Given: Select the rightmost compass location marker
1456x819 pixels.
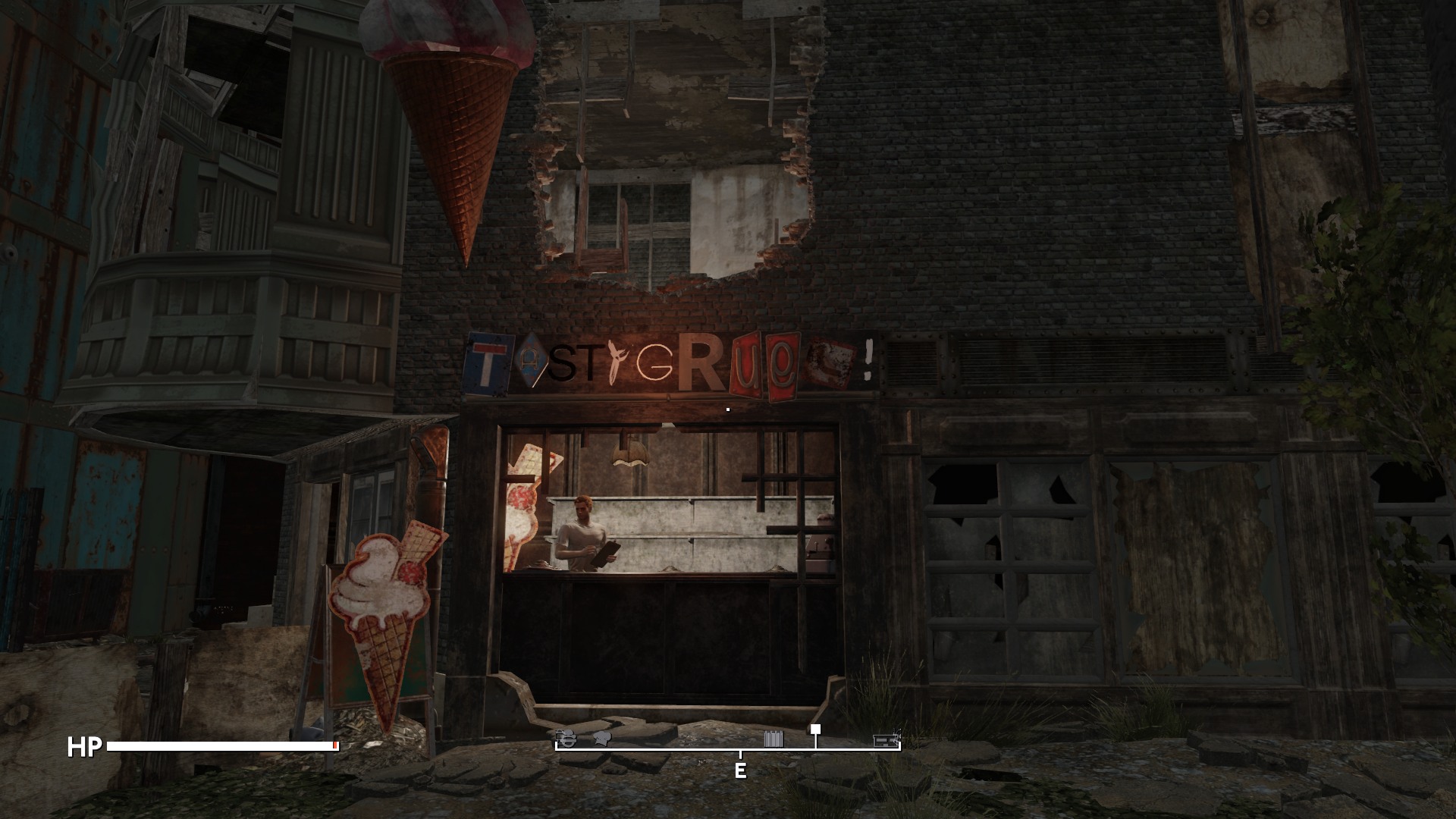Looking at the screenshot, I should (x=886, y=739).
